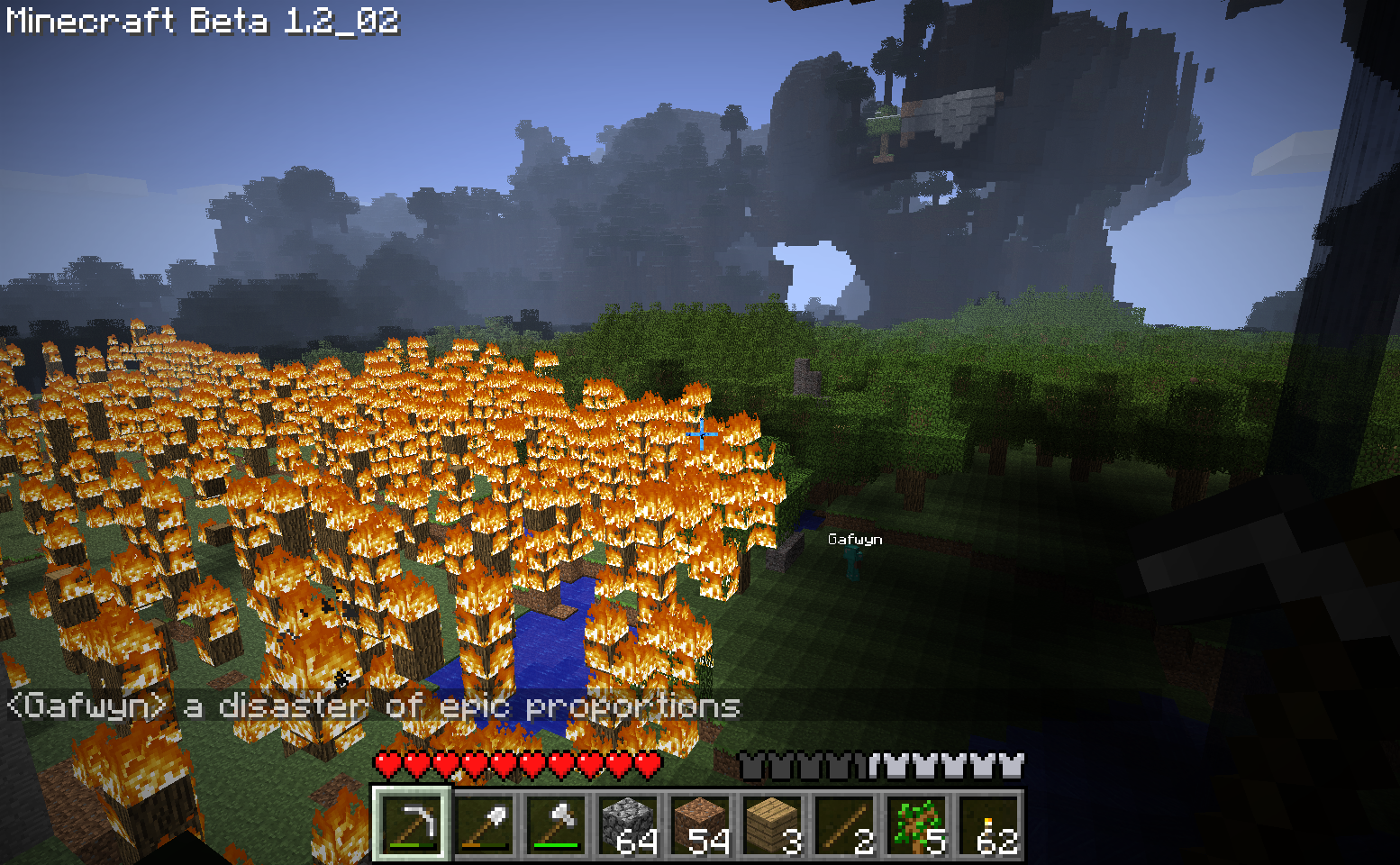Select the sapling stack of 5
The width and height of the screenshot is (1400, 865).
(916, 824)
